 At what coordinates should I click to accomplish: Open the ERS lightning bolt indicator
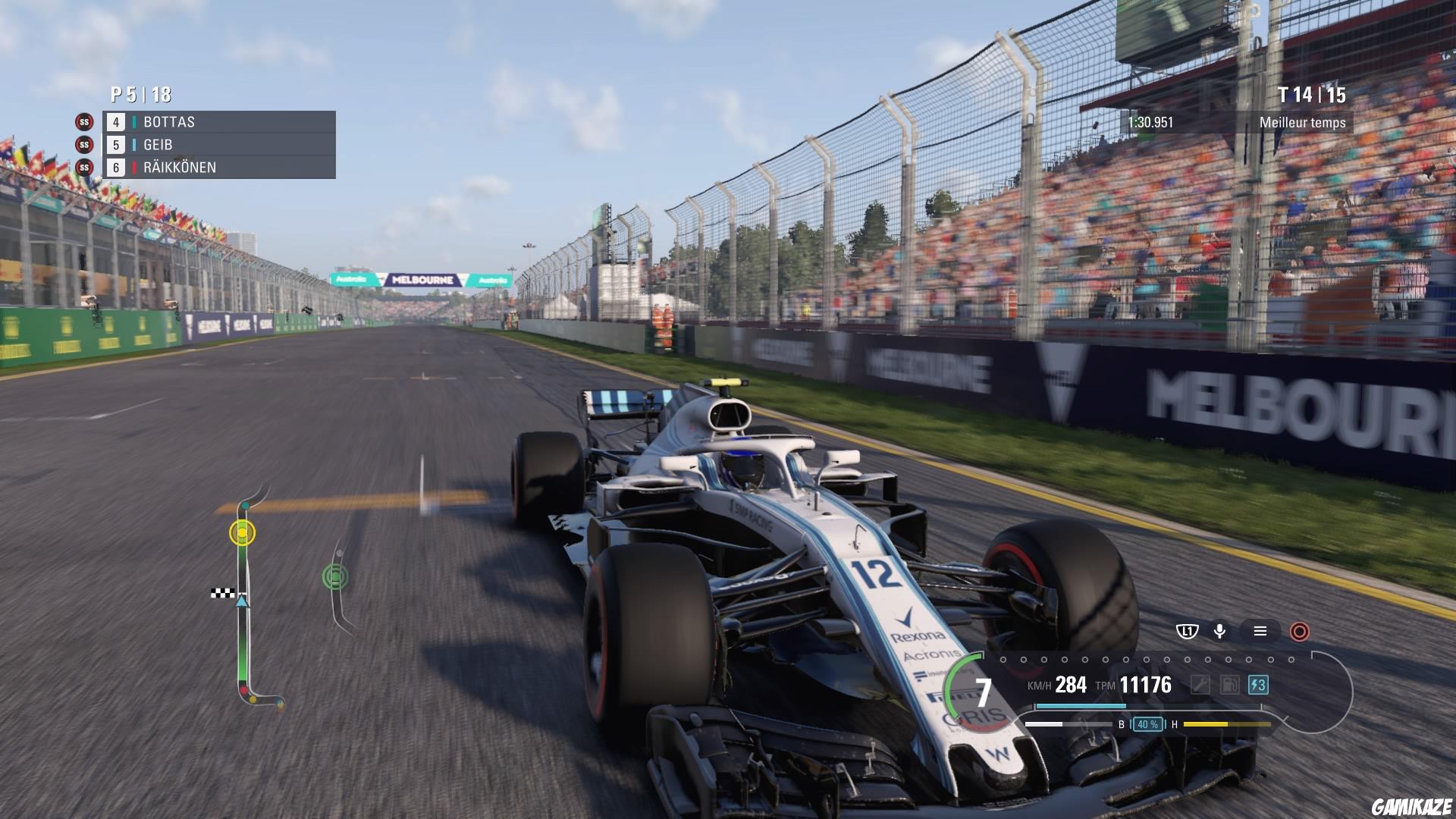1257,685
